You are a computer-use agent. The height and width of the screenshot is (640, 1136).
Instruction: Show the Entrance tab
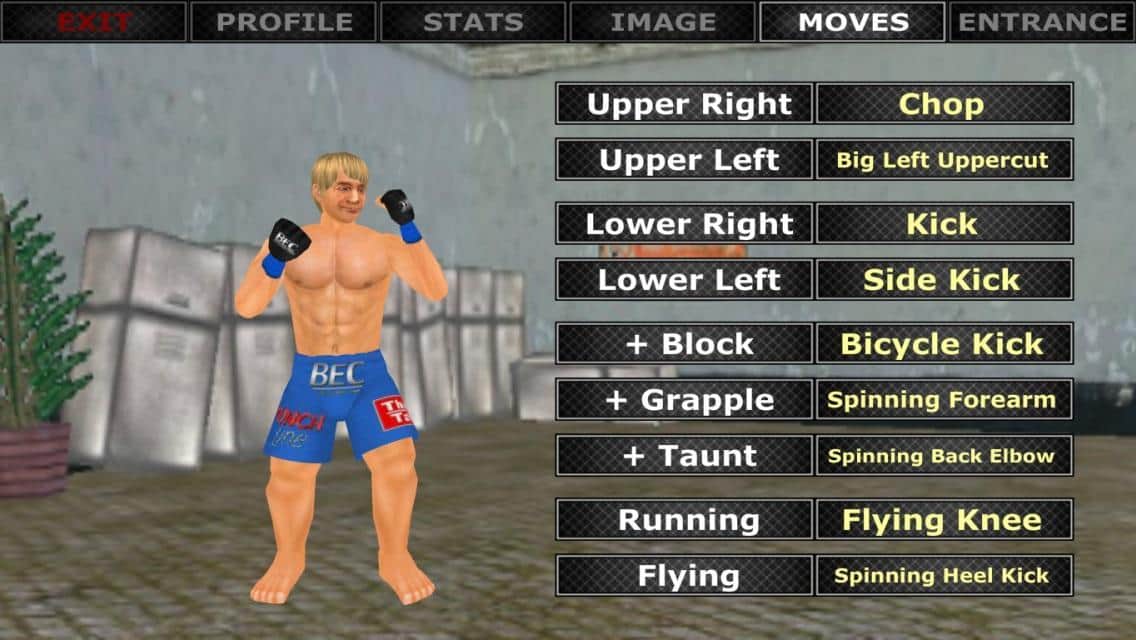1042,22
